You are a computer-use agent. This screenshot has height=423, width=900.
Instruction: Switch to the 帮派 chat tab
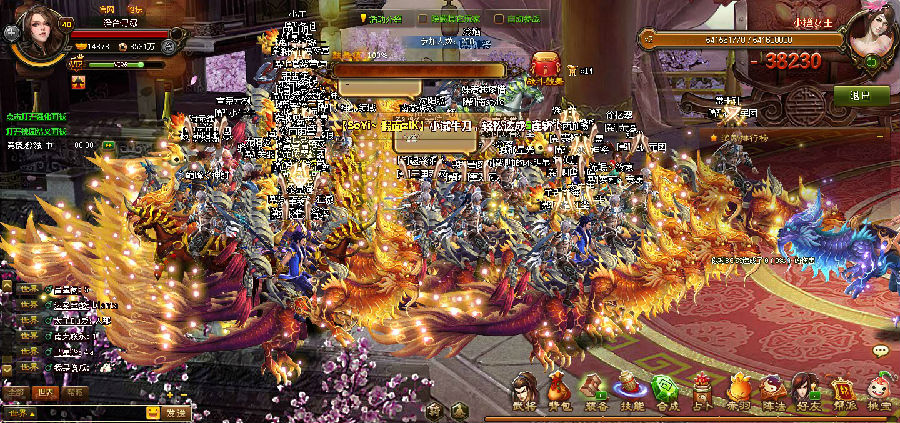76,392
